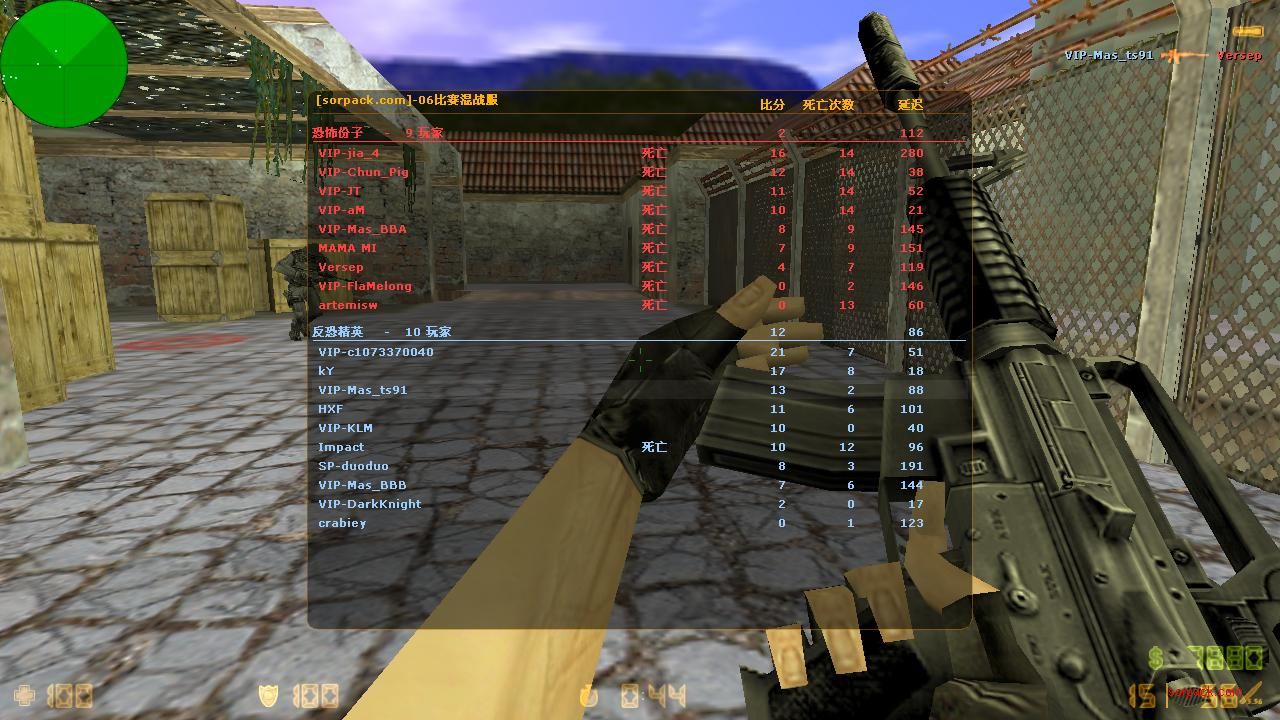Choose the HXF player entry
This screenshot has width=1280, height=720.
331,409
